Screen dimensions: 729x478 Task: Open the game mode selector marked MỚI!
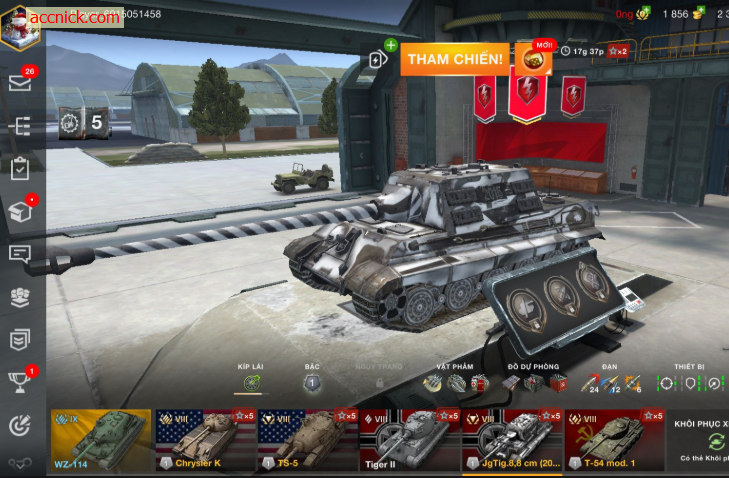pos(532,59)
